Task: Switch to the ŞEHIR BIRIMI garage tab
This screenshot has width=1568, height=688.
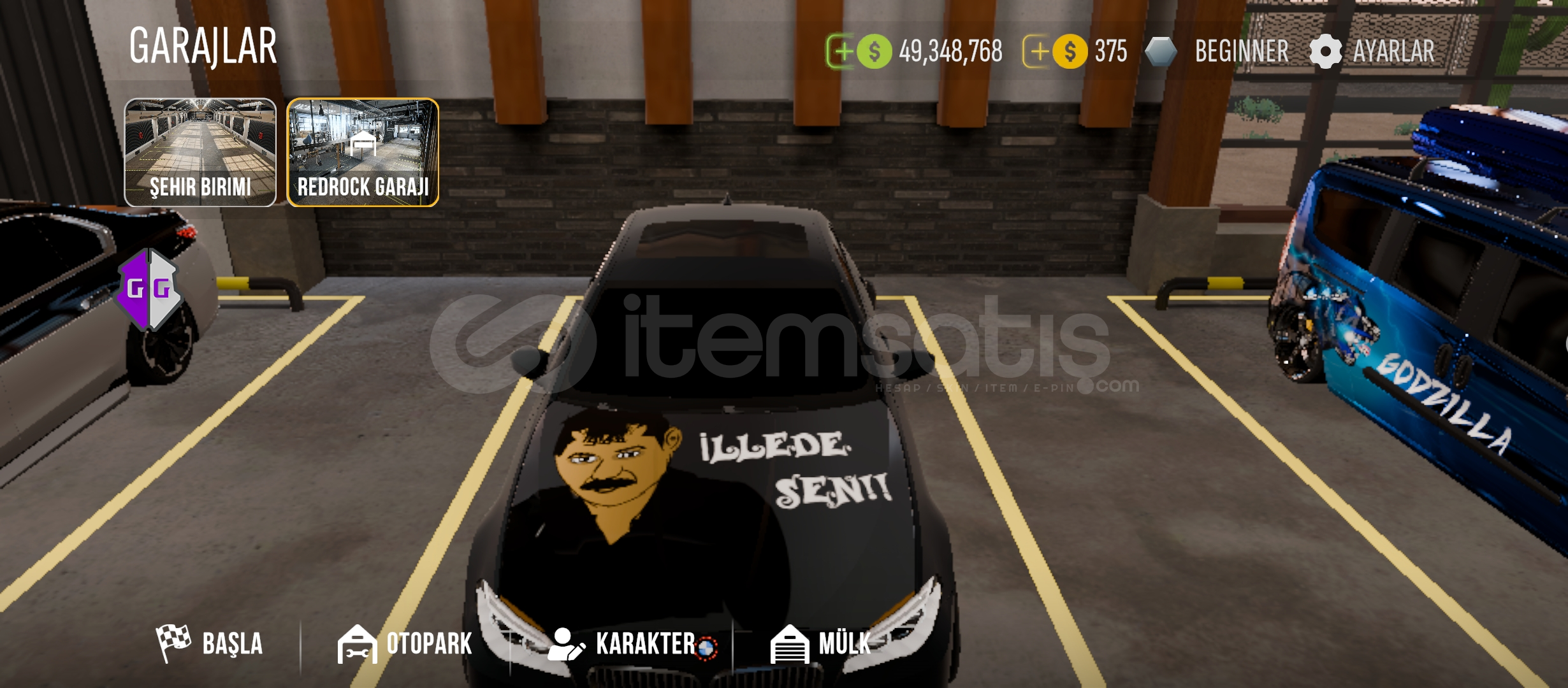Action: 201,150
